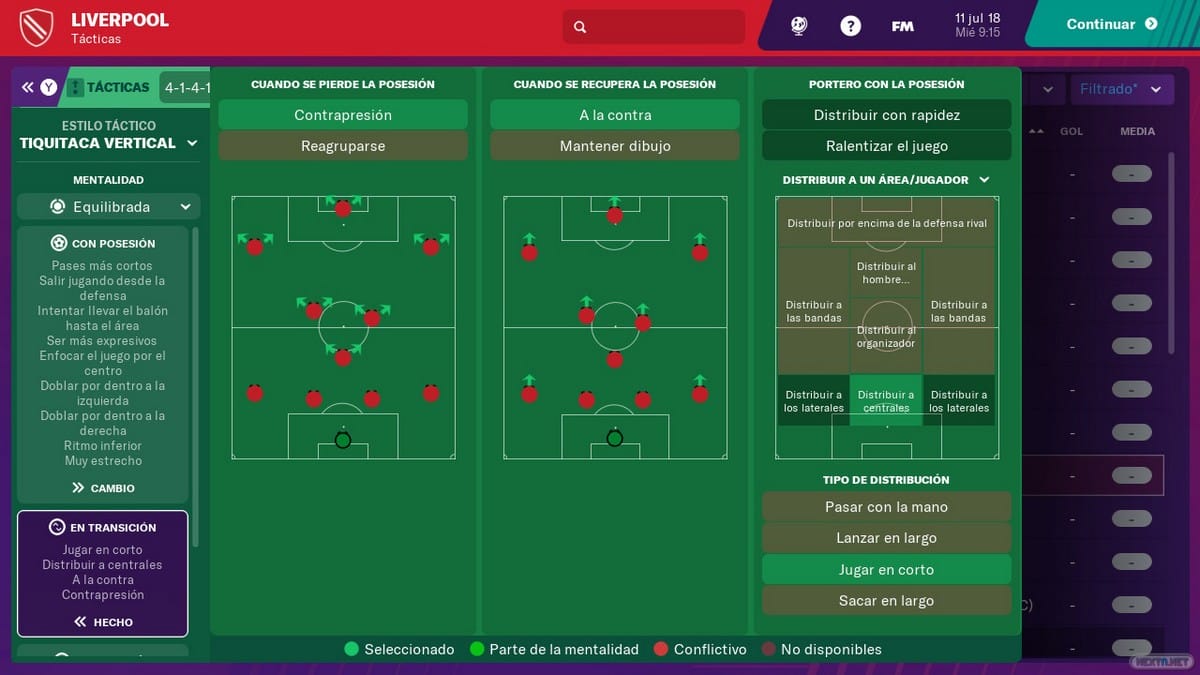Select Distribuir con rapidez
This screenshot has width=1200, height=675.
point(886,115)
